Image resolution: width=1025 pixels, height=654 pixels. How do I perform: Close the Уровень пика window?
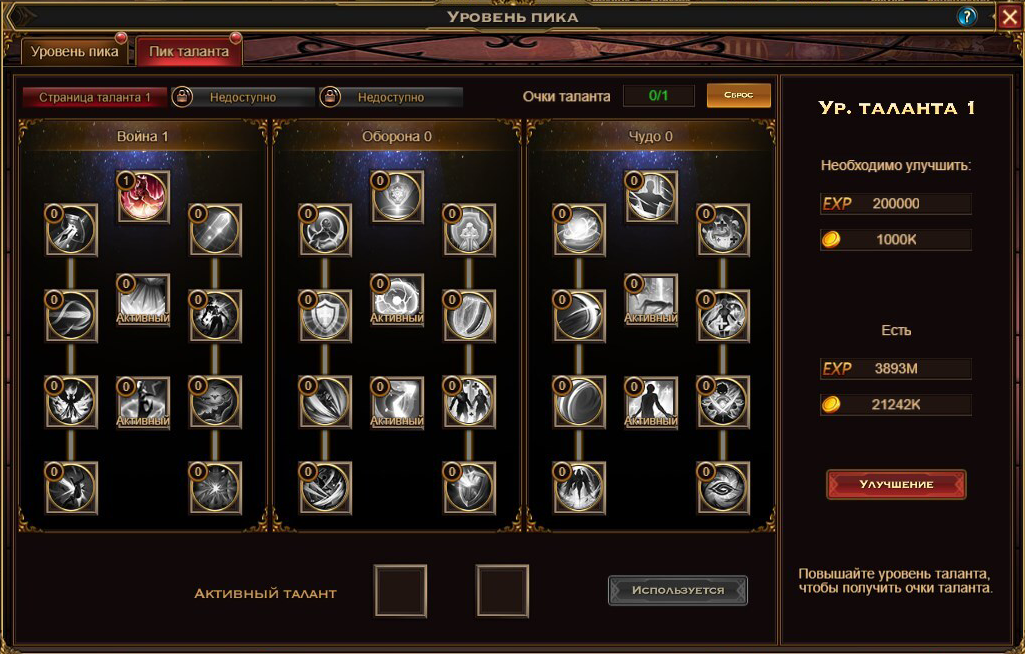click(x=1009, y=16)
